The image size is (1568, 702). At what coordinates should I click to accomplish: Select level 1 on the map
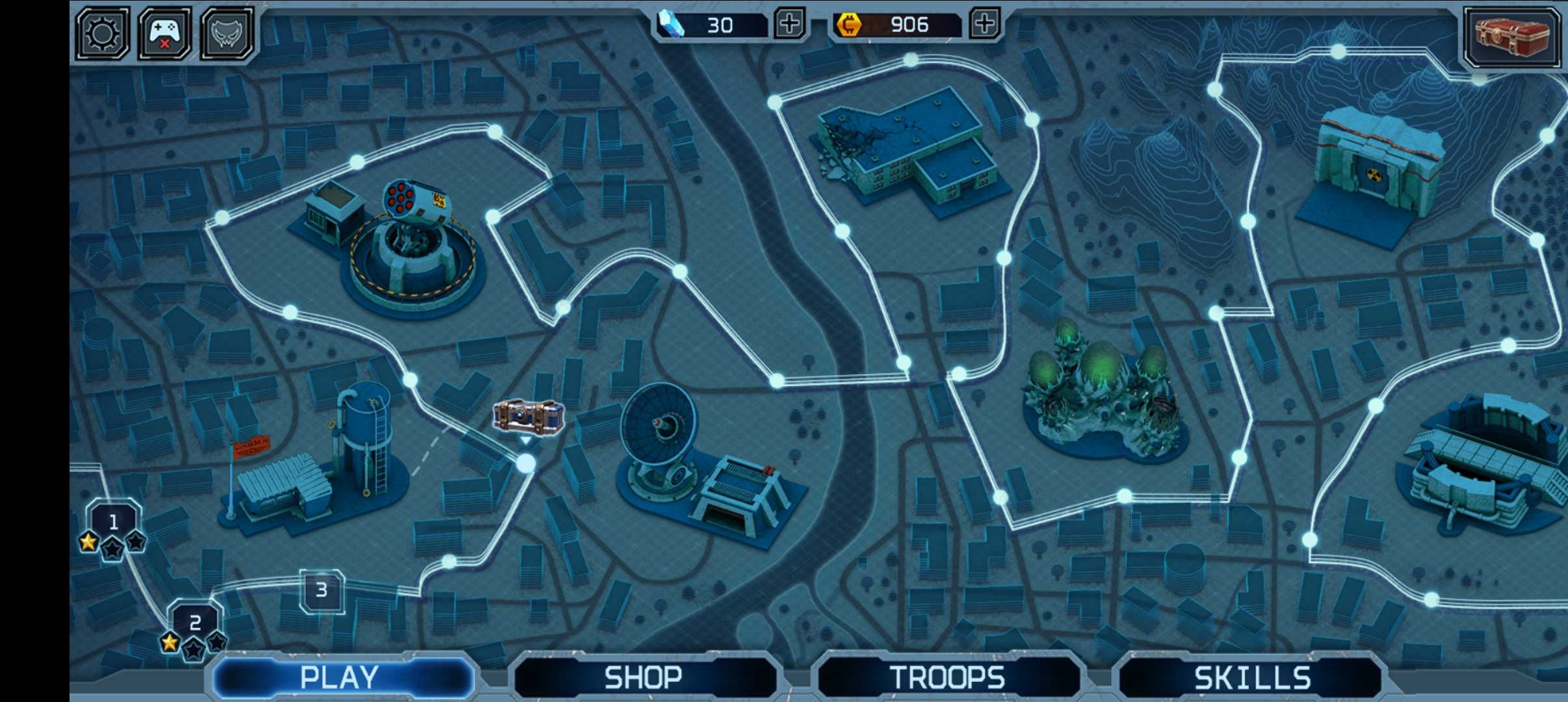coord(114,522)
